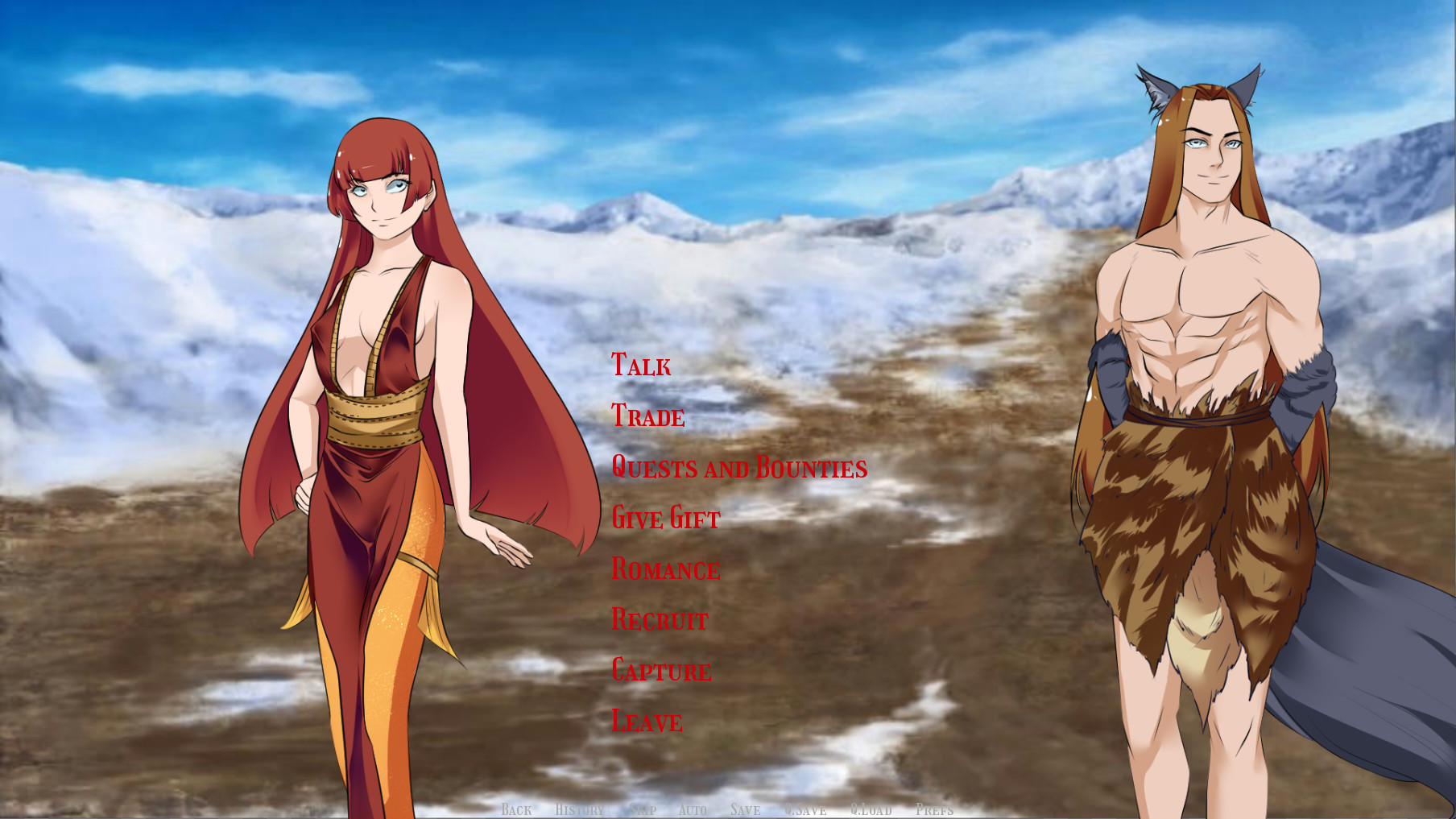
Task: Choose Quests and Bounties
Action: pyautogui.click(x=739, y=467)
